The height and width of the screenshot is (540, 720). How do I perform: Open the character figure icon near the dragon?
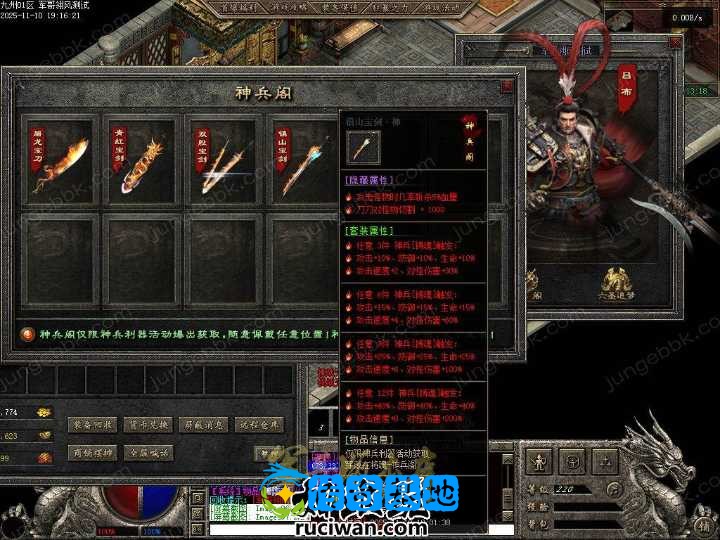[x=538, y=462]
